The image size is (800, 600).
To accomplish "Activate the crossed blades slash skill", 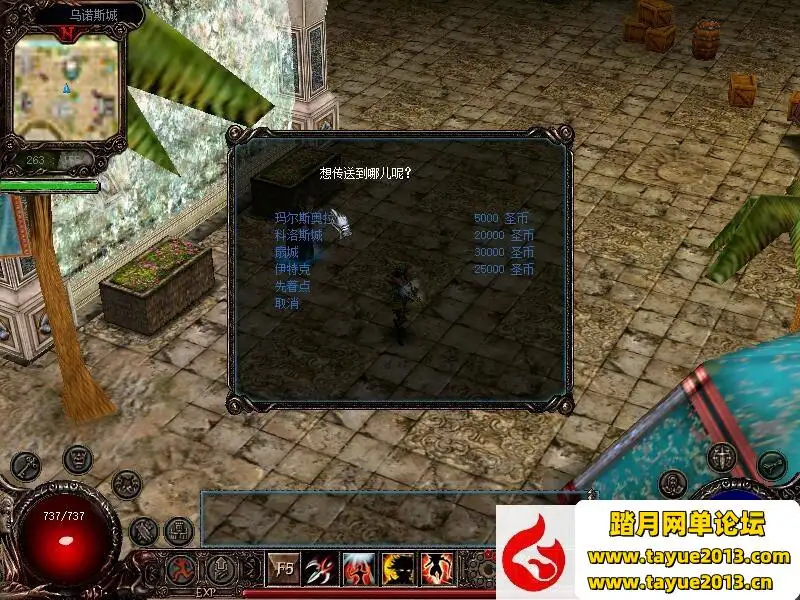I will (x=321, y=569).
